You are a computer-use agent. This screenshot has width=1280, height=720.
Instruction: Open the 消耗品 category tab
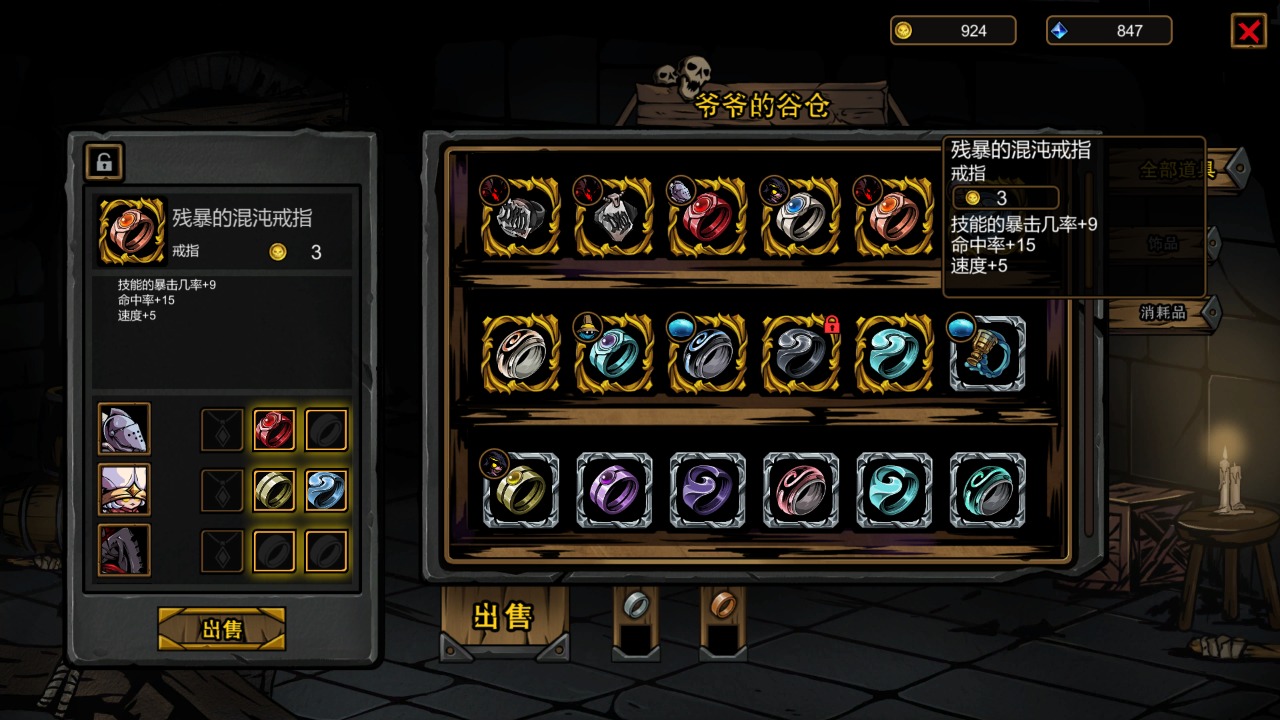click(x=1163, y=313)
